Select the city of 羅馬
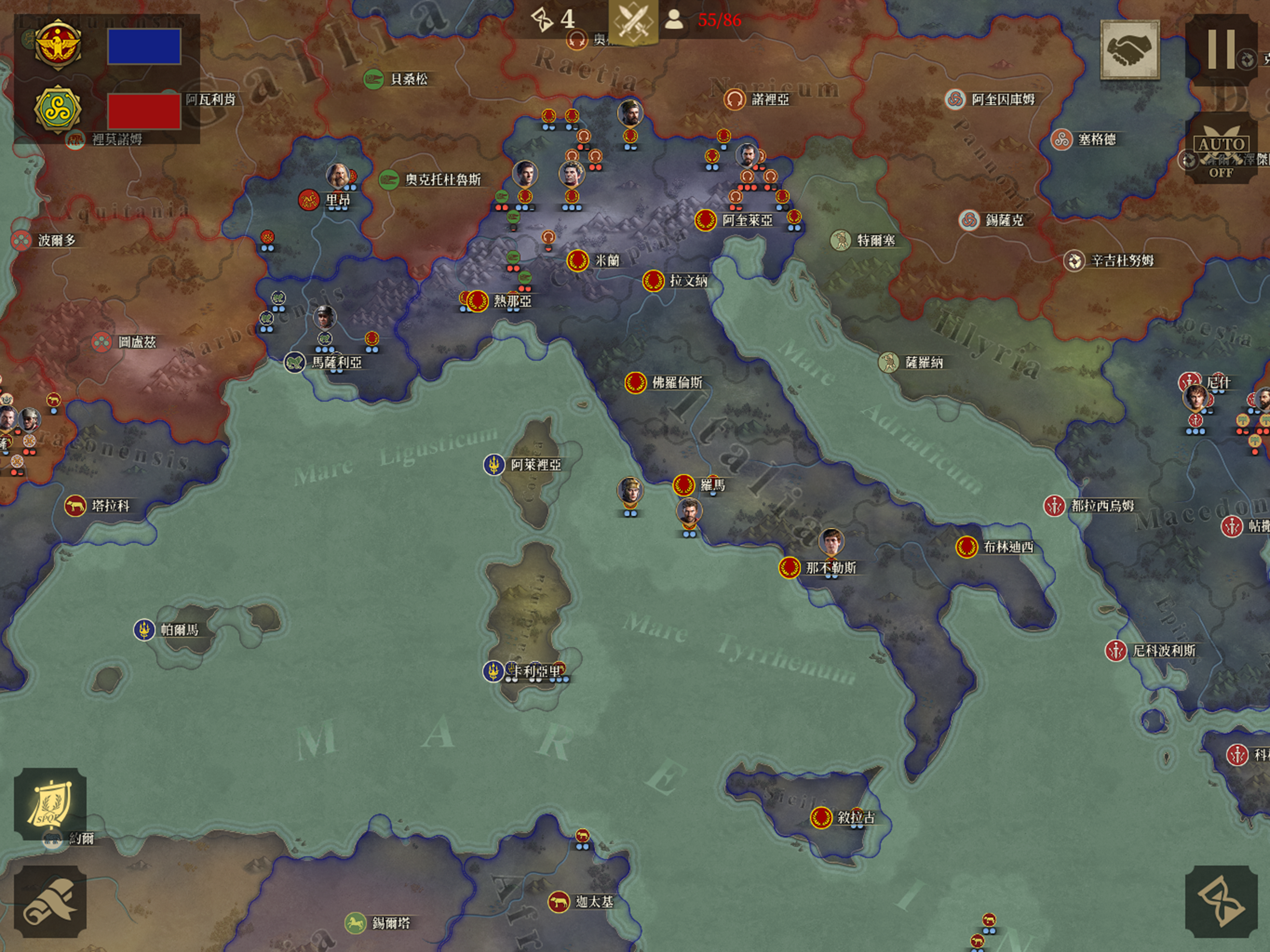 684,486
